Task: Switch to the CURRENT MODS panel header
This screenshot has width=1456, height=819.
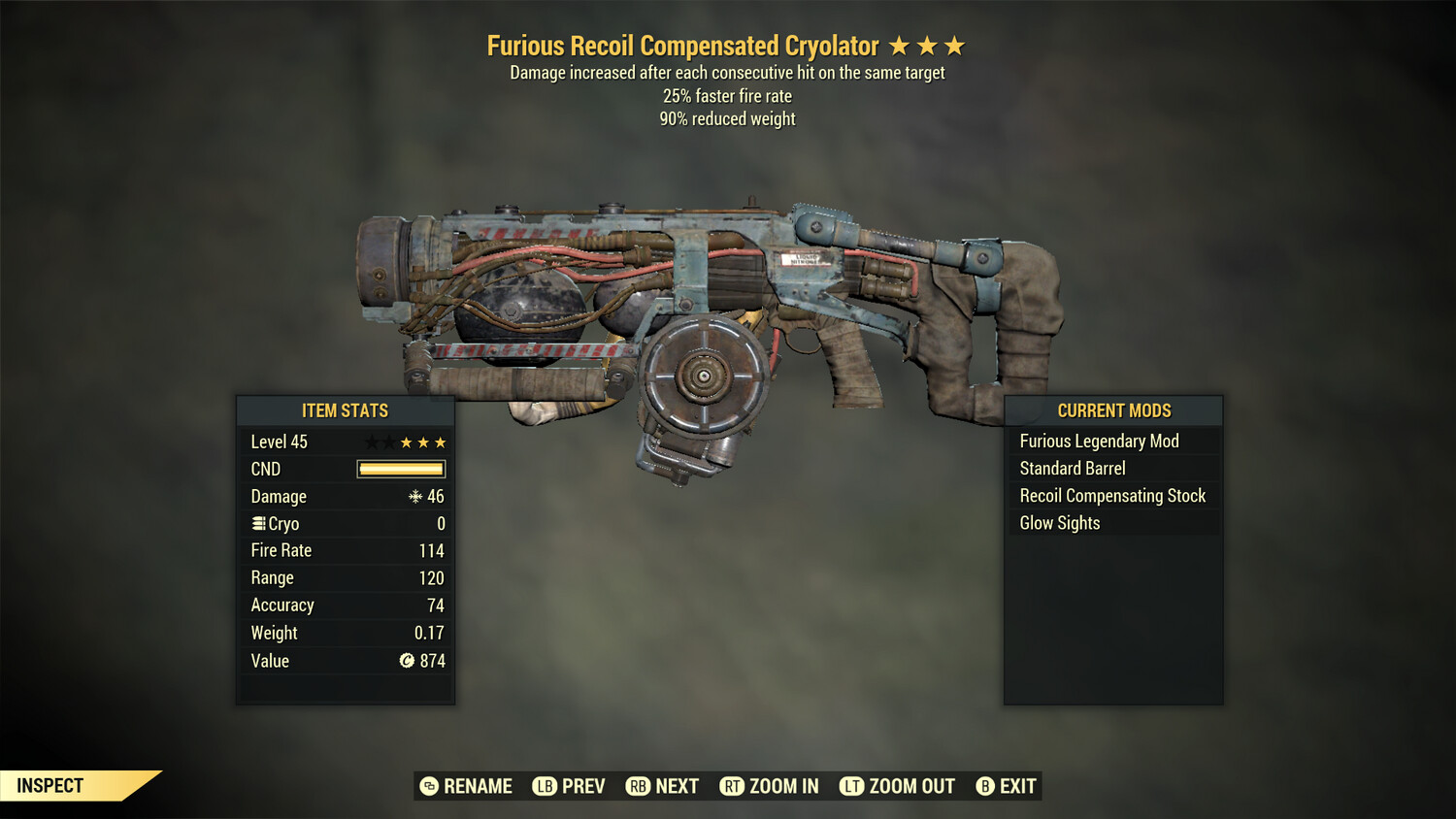Action: pos(1113,410)
